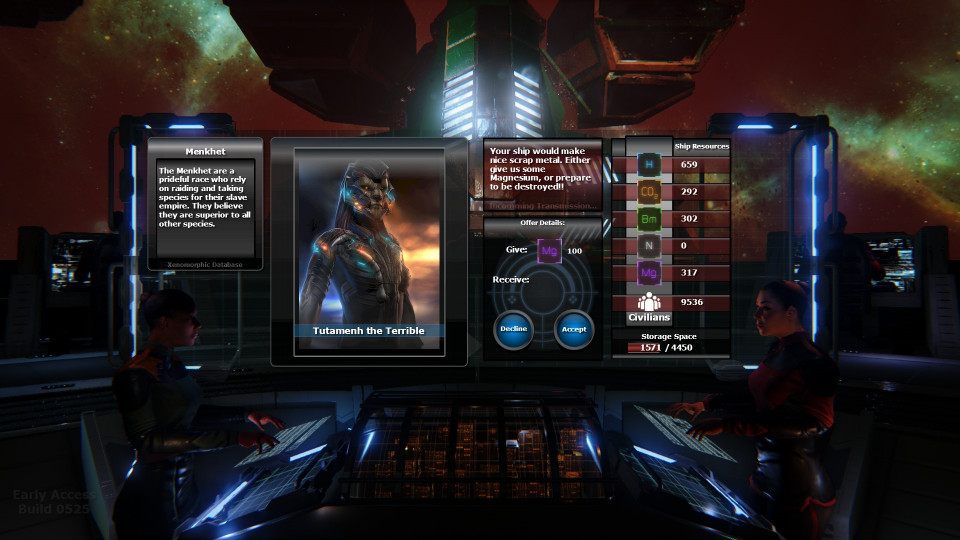Screen dimensions: 960x540
Task: Select the CO2 resource icon
Action: coord(649,191)
